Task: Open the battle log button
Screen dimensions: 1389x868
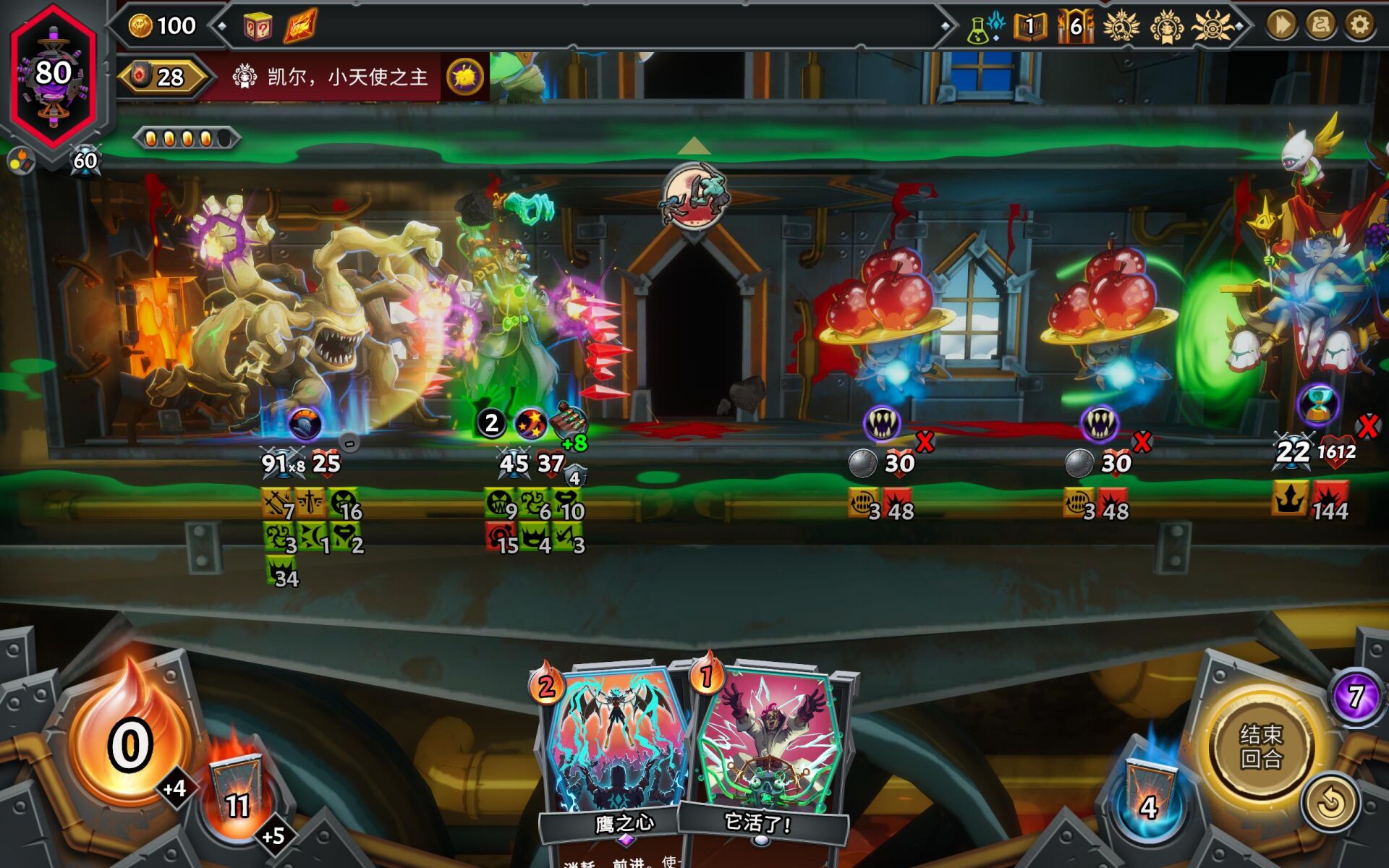Action: point(1320,25)
